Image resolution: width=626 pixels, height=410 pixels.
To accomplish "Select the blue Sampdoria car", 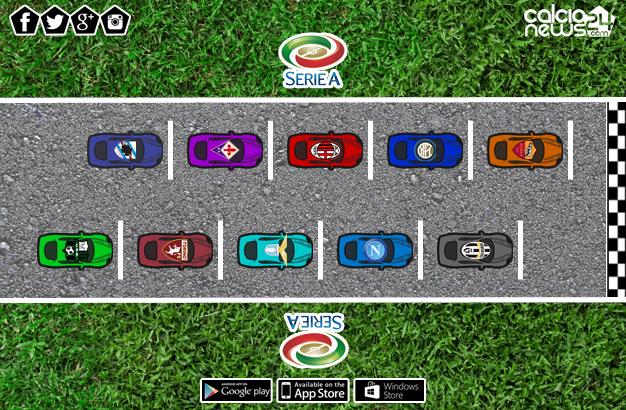I will pos(125,150).
